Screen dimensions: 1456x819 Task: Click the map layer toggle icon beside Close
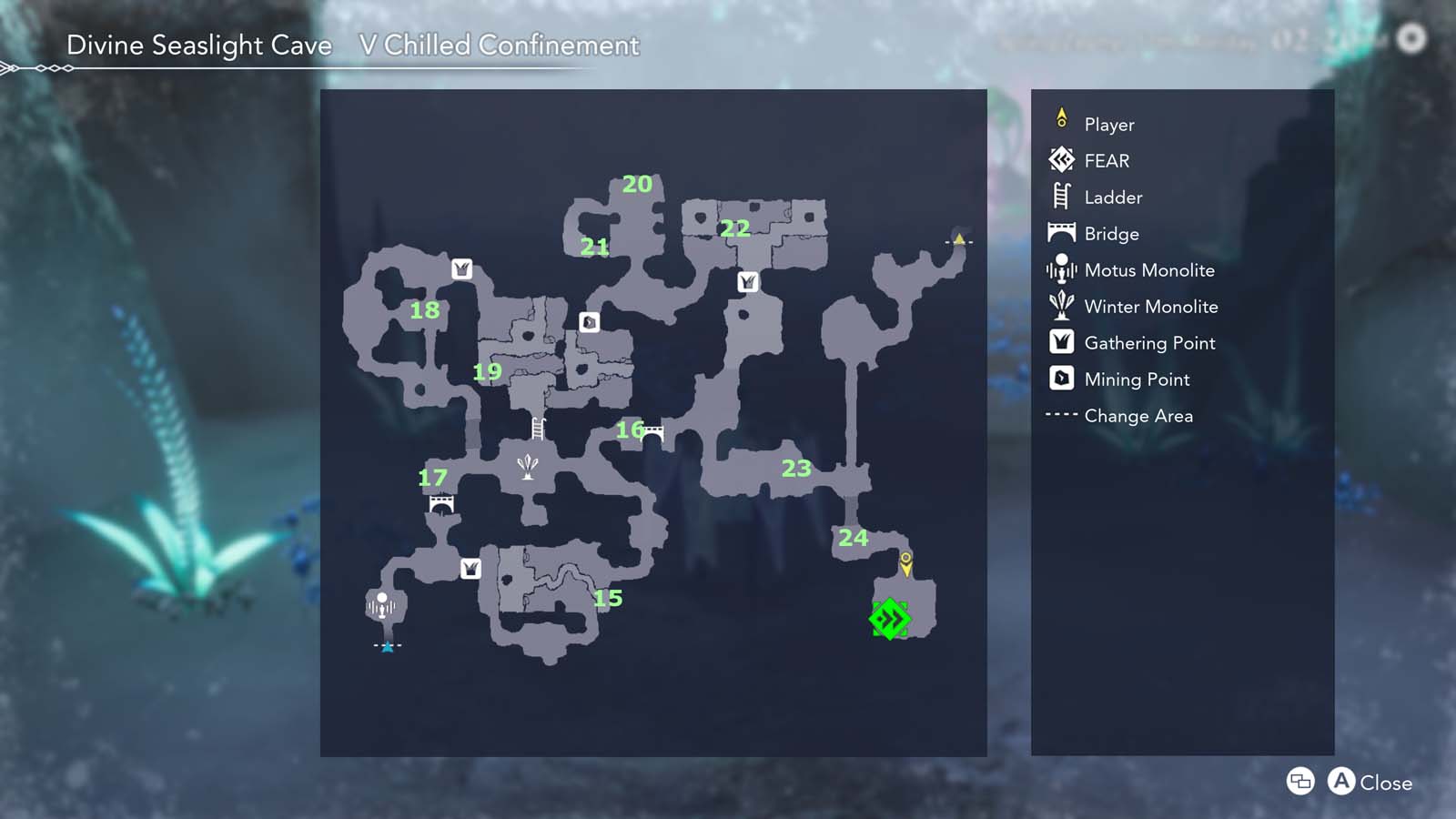point(1300,782)
